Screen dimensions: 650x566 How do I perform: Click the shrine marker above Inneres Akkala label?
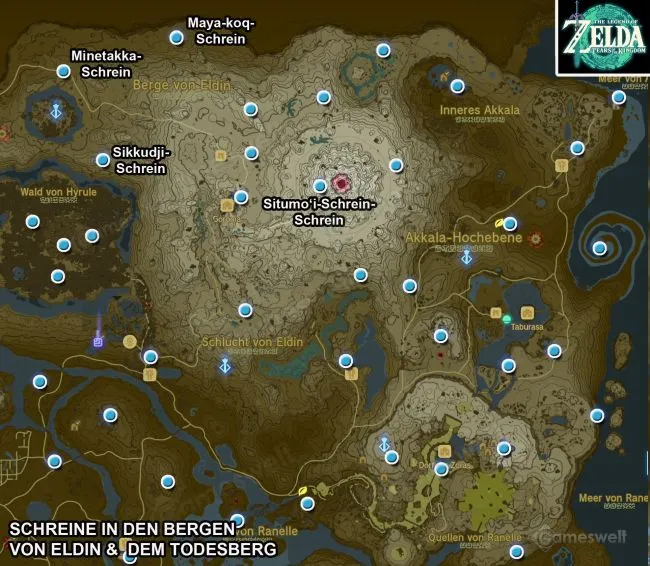457,86
